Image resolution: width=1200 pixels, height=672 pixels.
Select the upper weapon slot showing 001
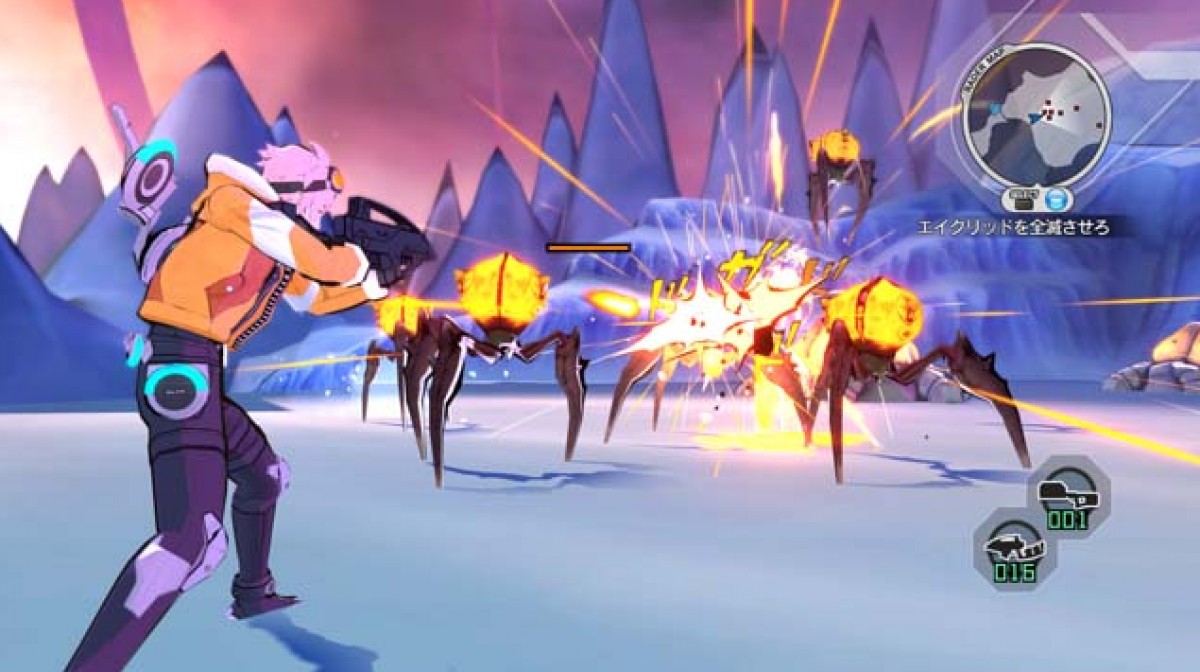(x=1068, y=496)
